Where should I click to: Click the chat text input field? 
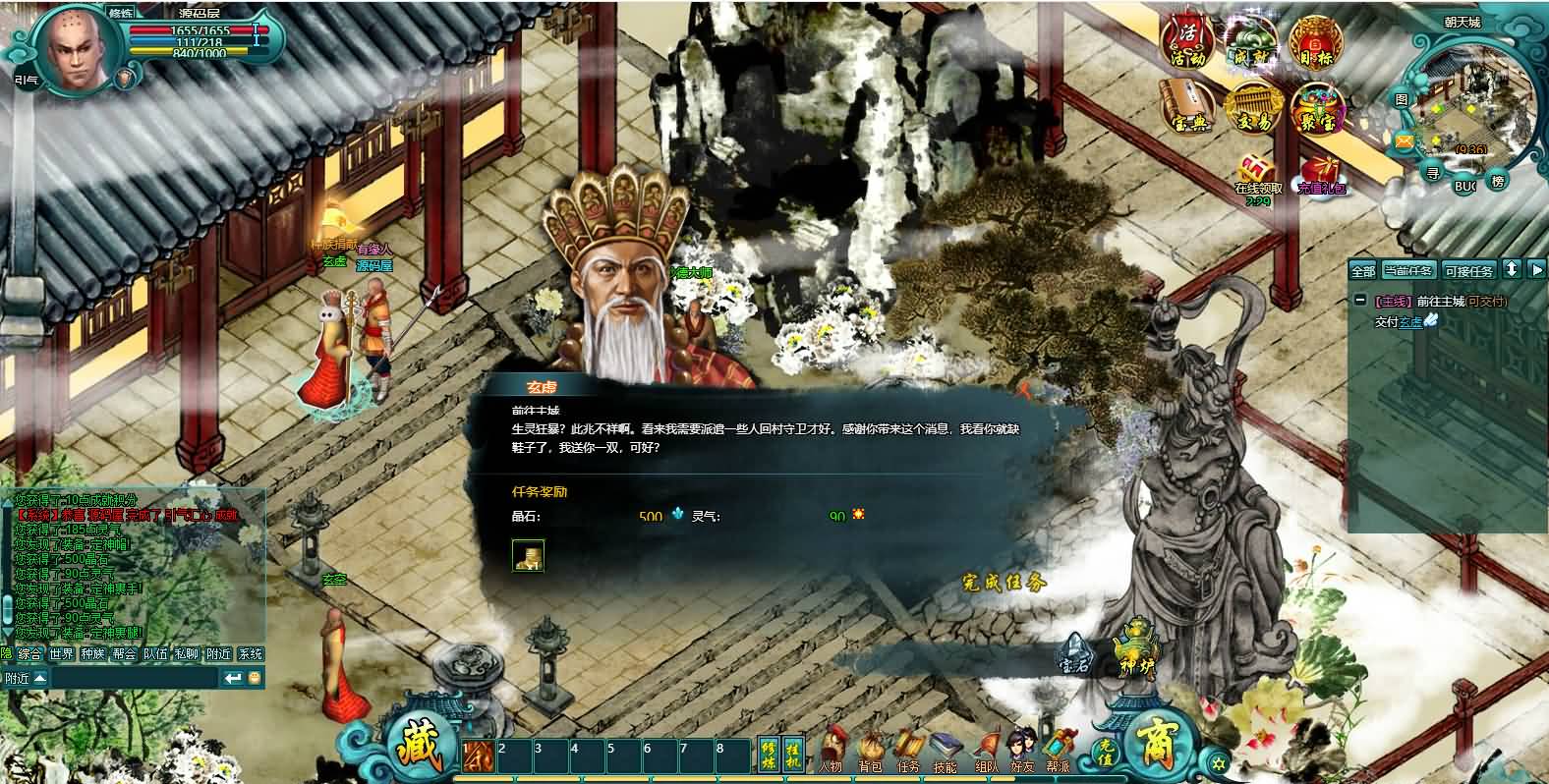pos(133,678)
